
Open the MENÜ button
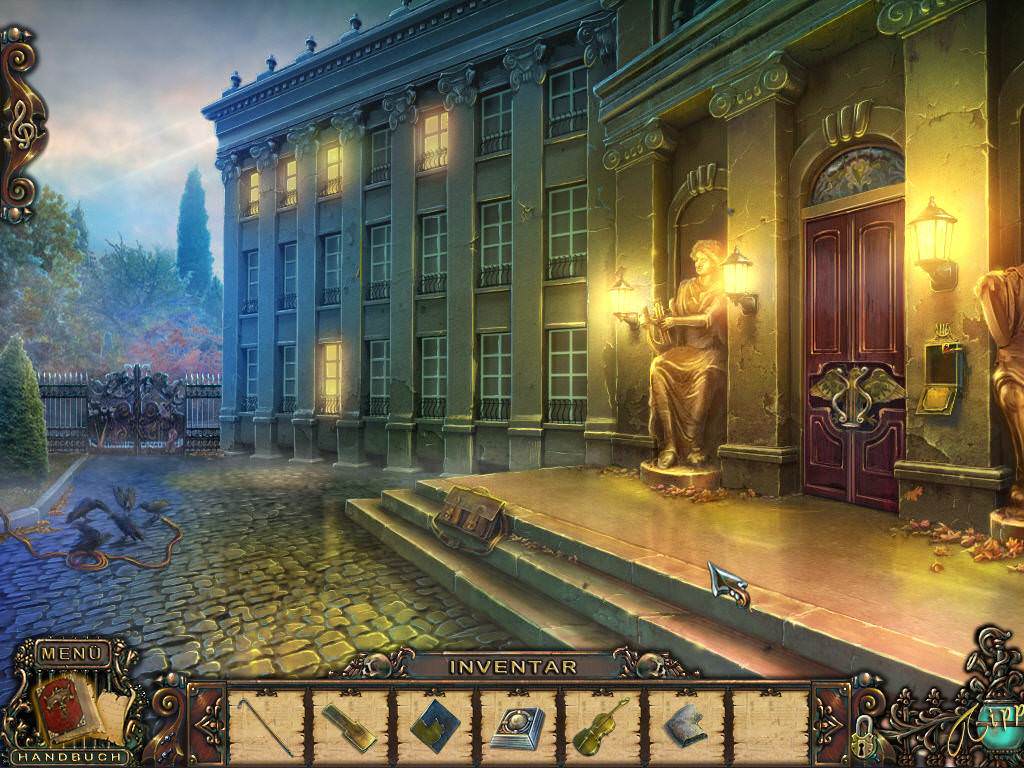72,654
